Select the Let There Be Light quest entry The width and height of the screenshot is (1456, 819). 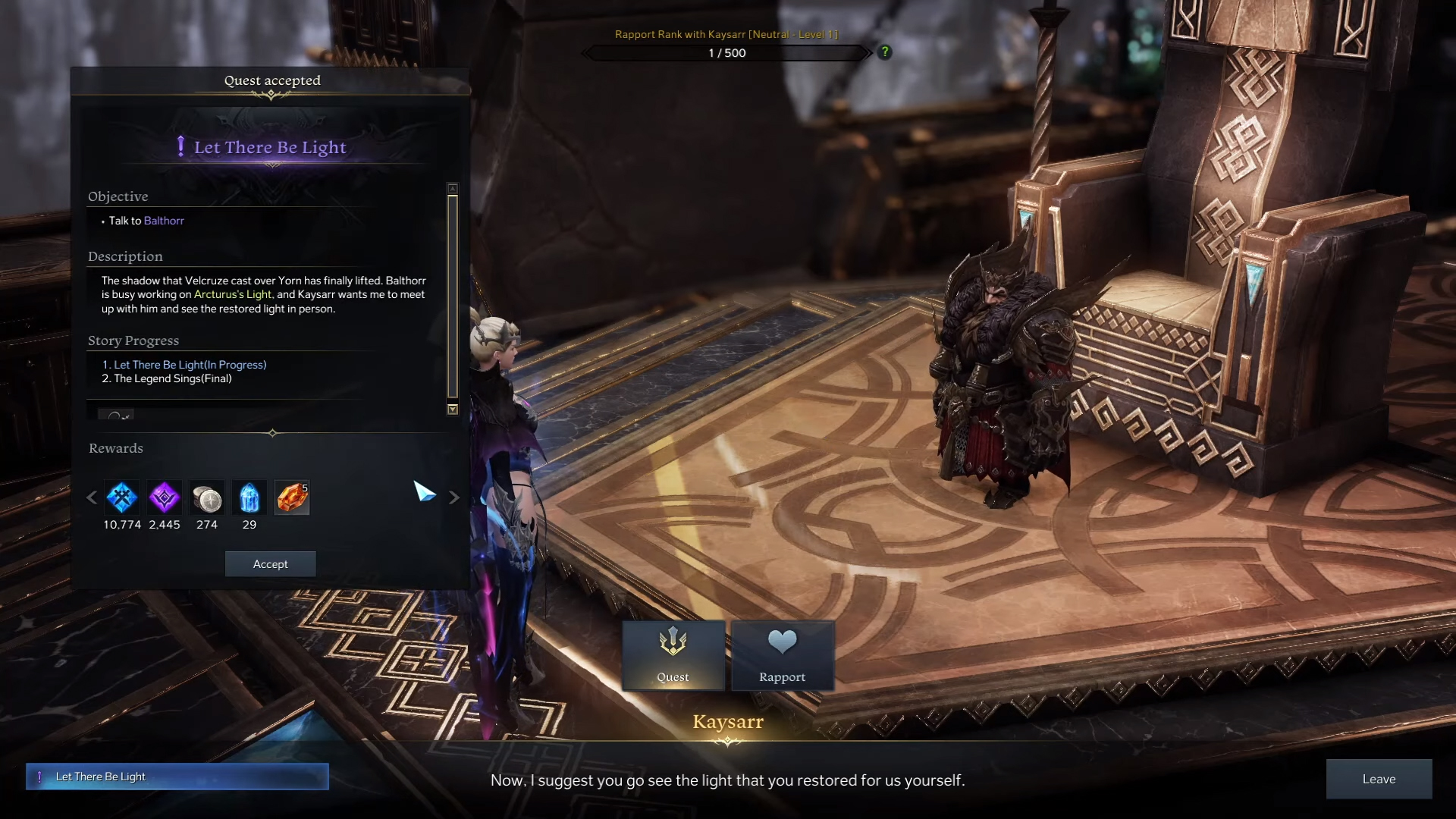click(177, 777)
